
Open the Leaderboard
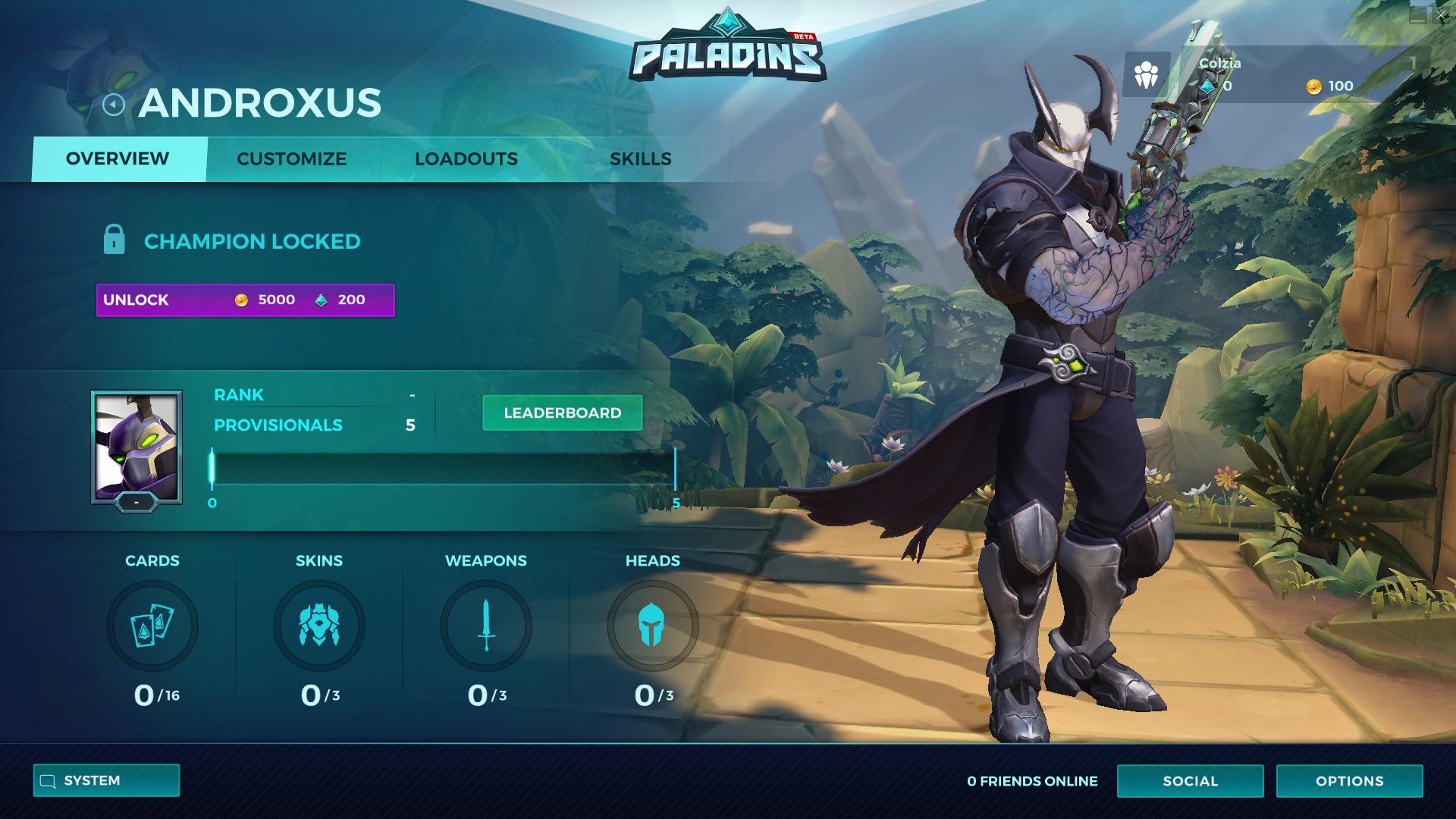click(562, 413)
